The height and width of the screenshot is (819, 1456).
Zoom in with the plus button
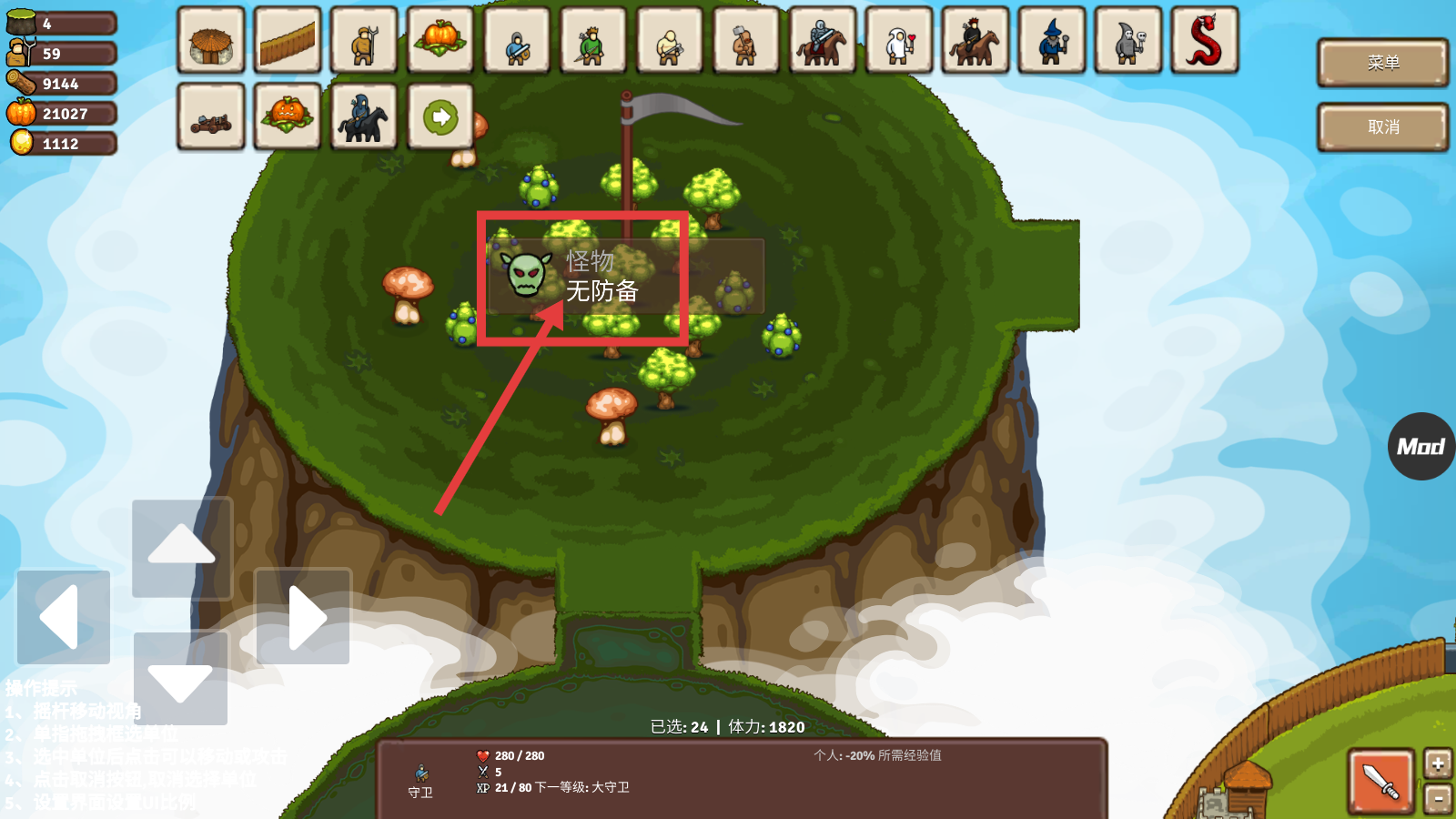tap(1438, 763)
